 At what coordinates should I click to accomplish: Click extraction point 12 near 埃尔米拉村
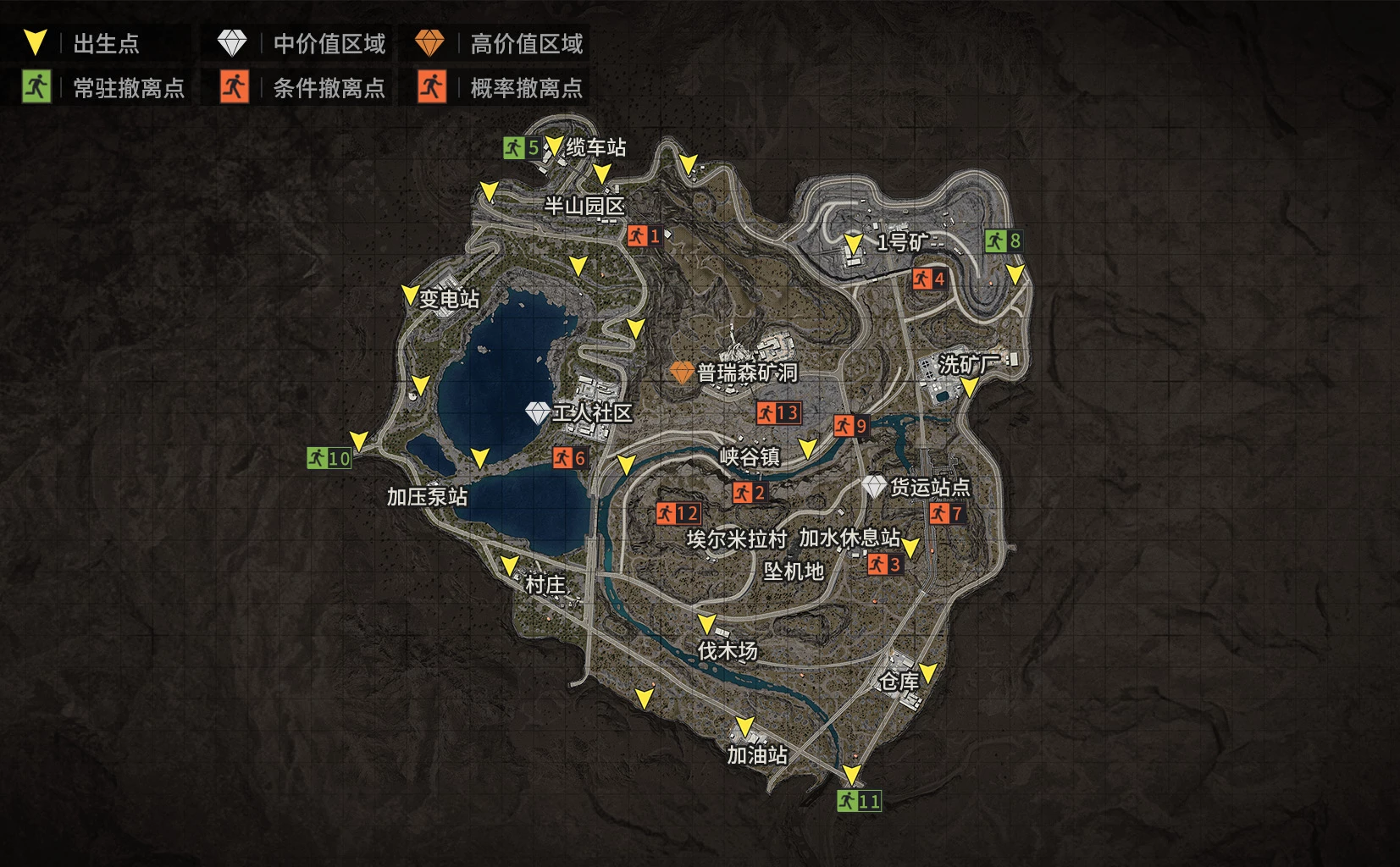click(x=678, y=511)
